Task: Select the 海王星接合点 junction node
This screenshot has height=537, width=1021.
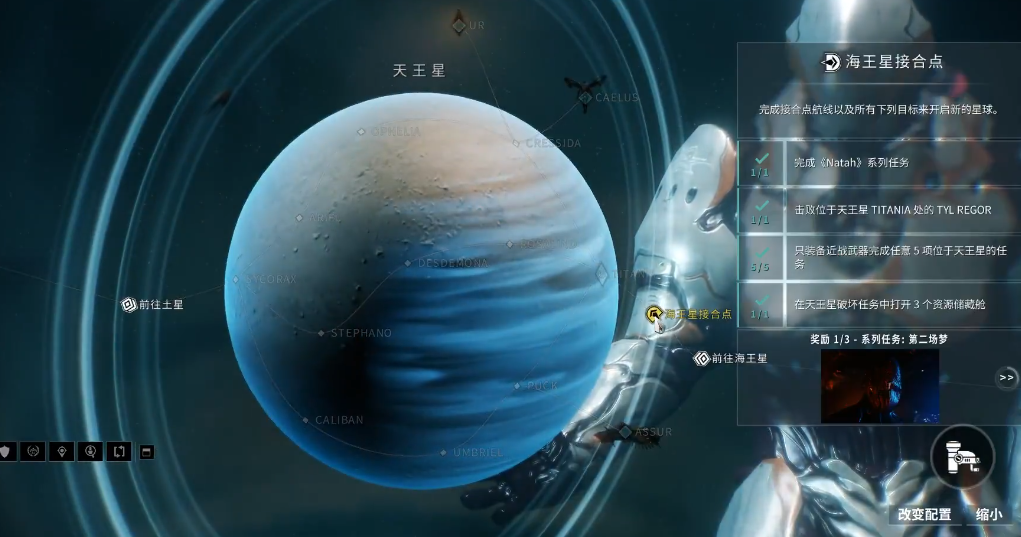Action: point(655,315)
